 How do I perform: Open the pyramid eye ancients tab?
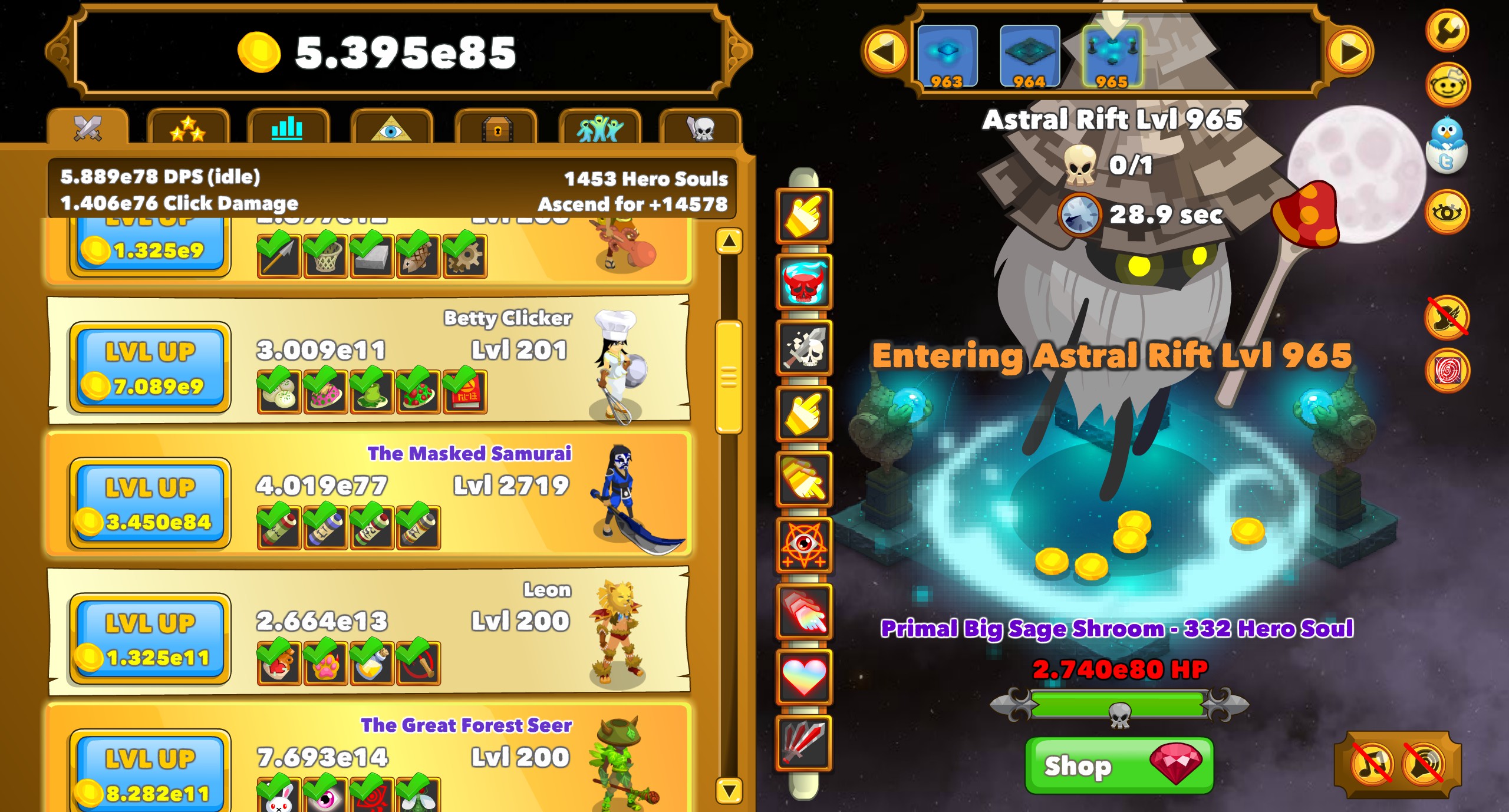click(x=391, y=127)
